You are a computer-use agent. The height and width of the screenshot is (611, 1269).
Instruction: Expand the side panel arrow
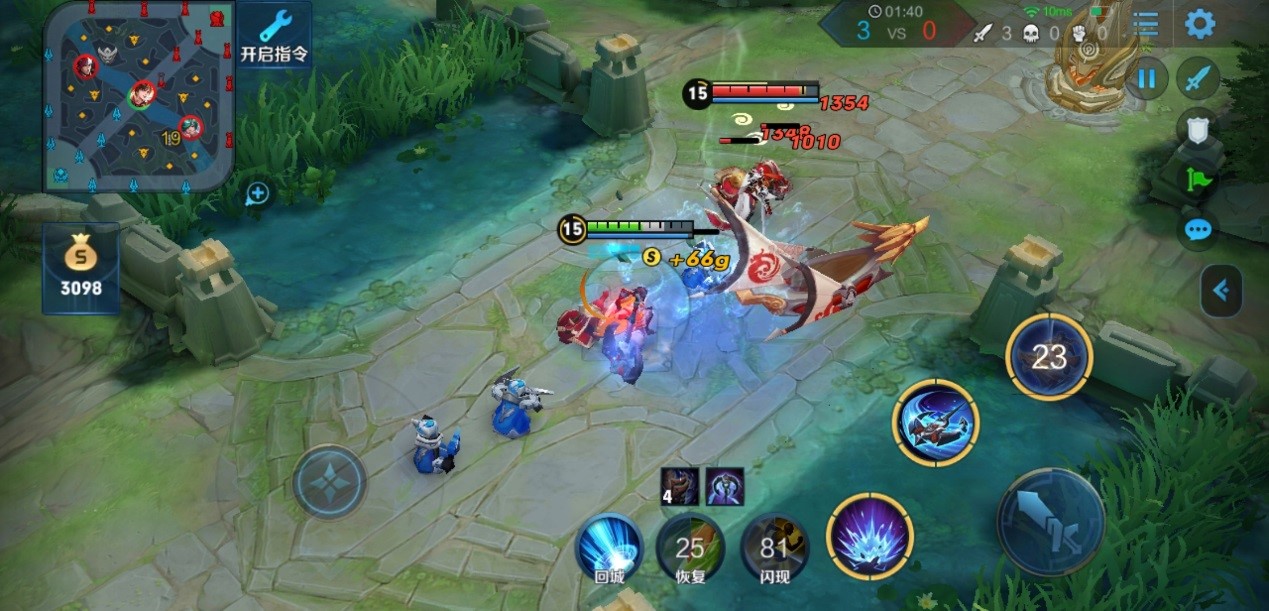tap(1221, 291)
